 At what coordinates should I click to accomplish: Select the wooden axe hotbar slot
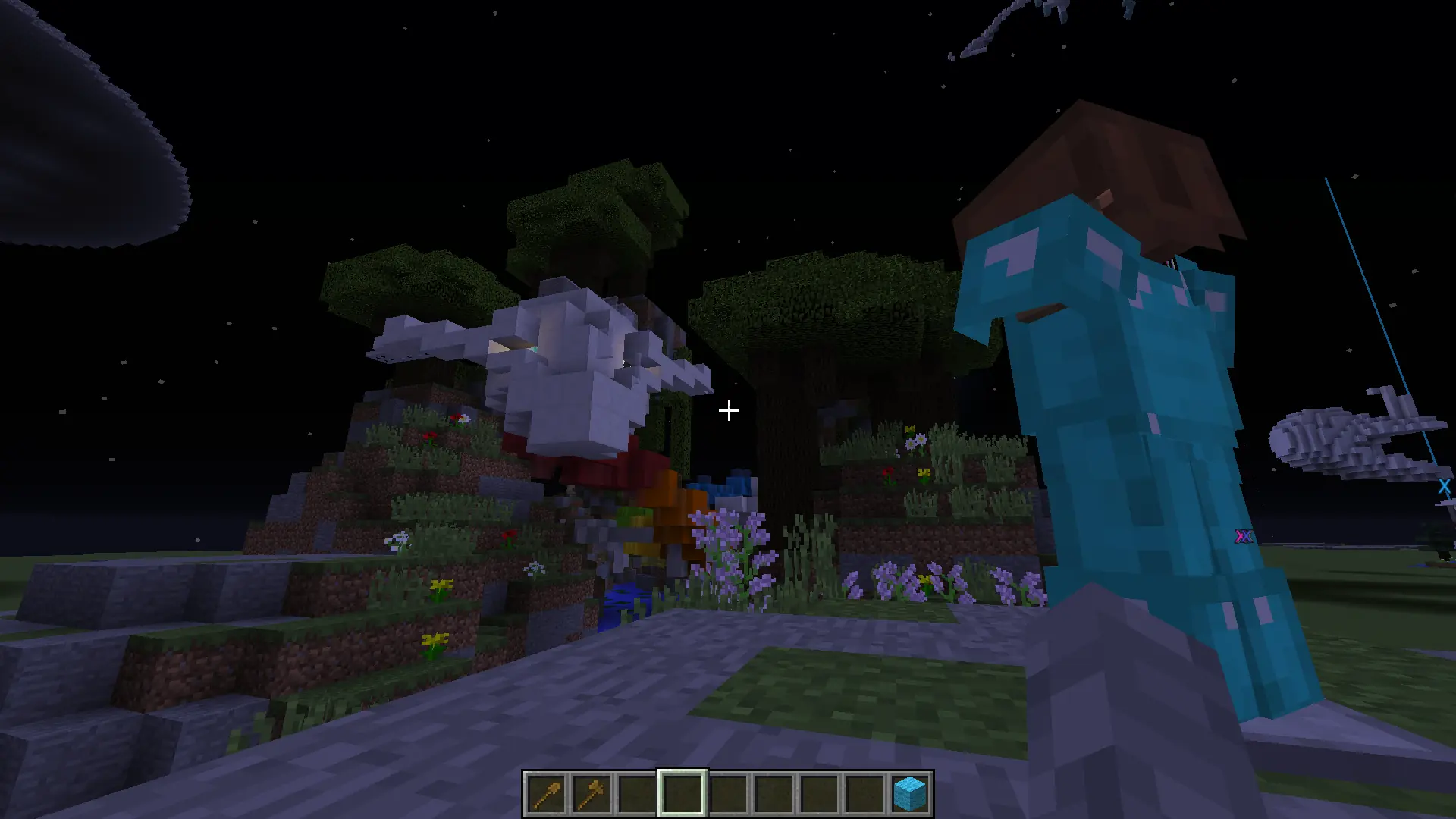591,793
